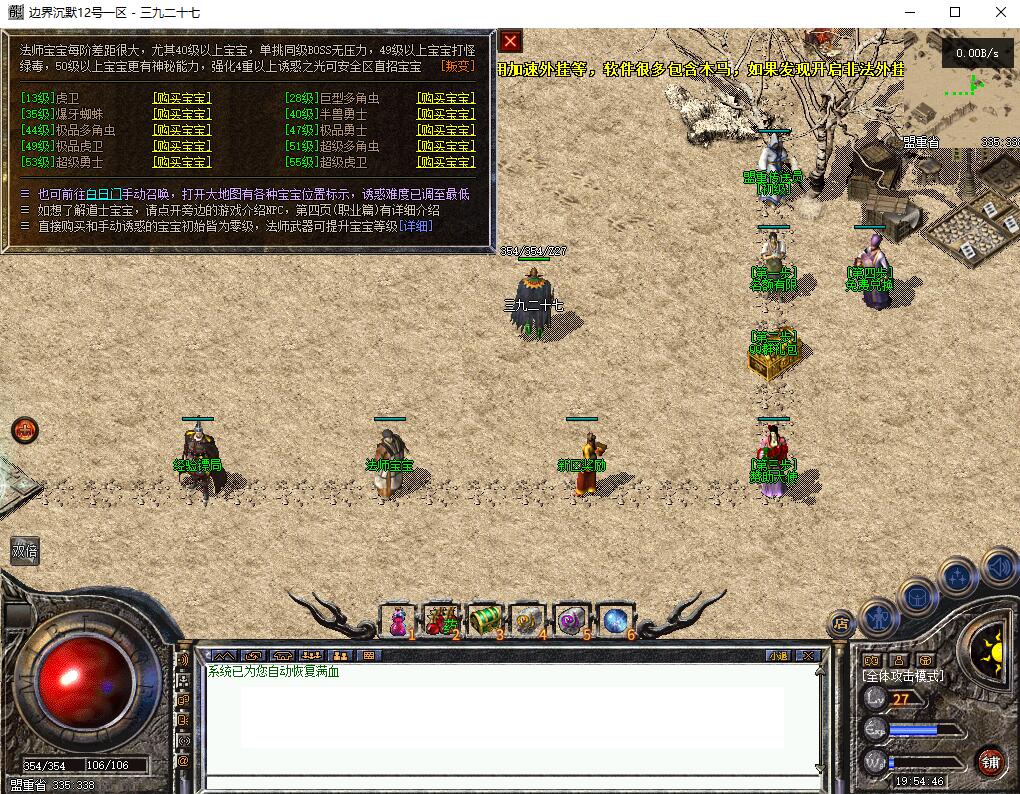This screenshot has width=1020, height=794.
Task: Open the 详细 details link
Action: pos(416,226)
